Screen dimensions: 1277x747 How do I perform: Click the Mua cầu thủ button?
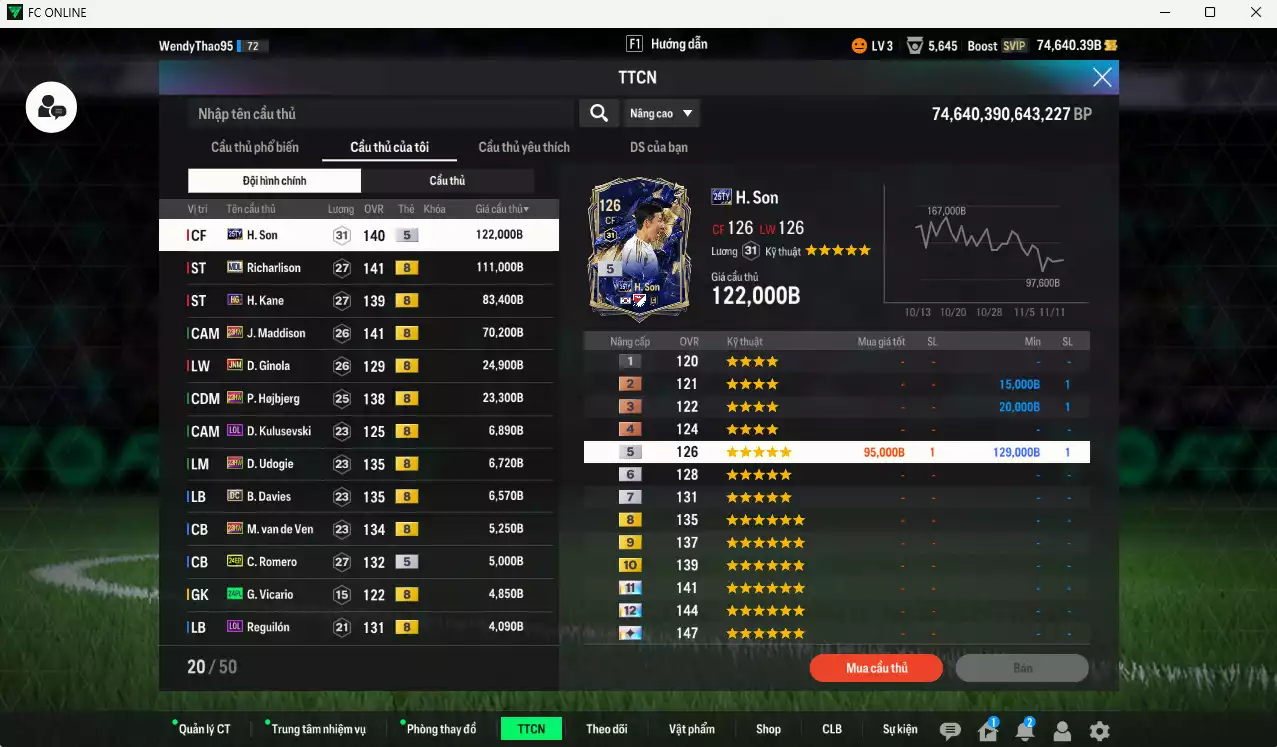coord(876,668)
